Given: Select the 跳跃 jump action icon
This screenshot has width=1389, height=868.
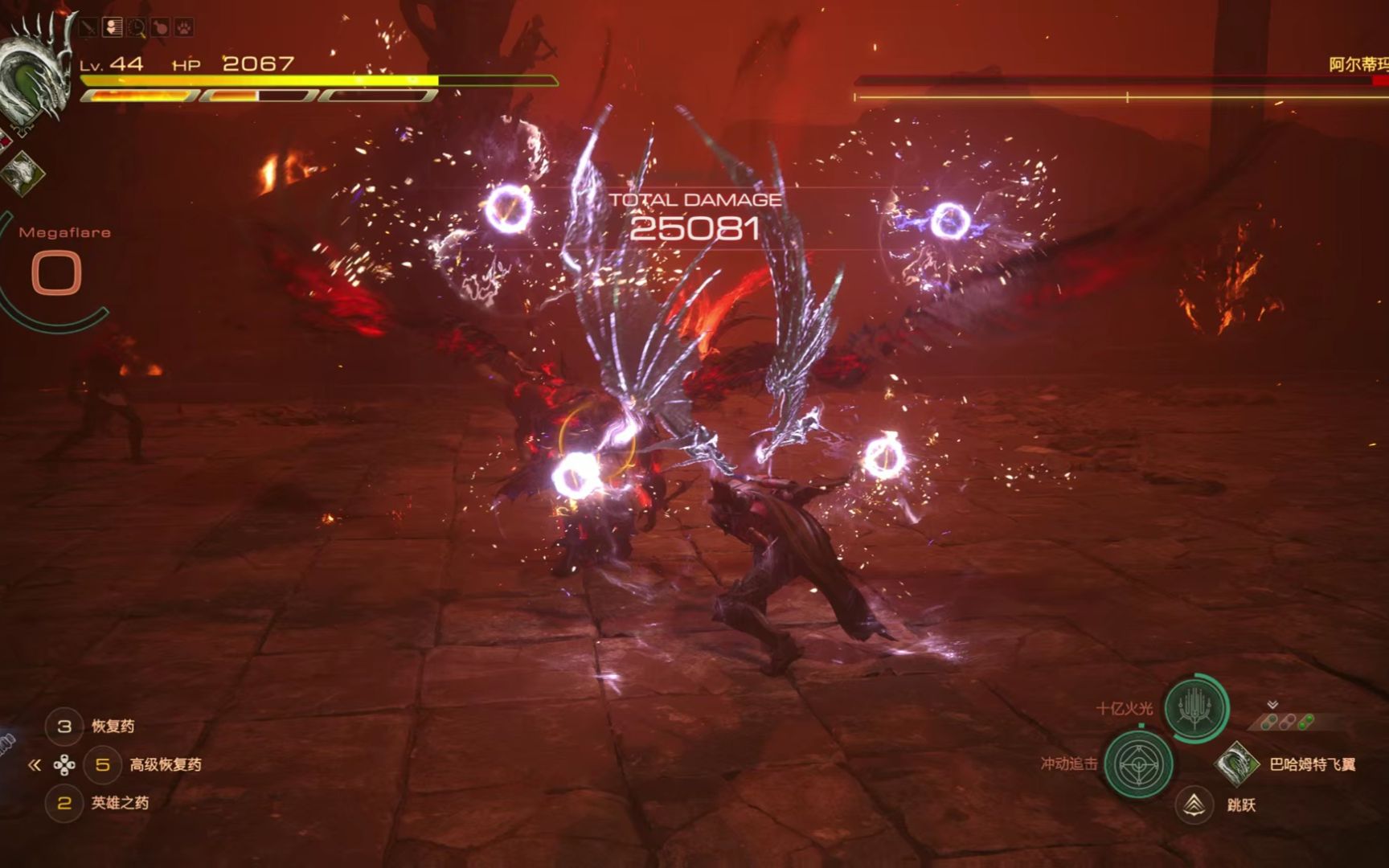Looking at the screenshot, I should (1194, 804).
